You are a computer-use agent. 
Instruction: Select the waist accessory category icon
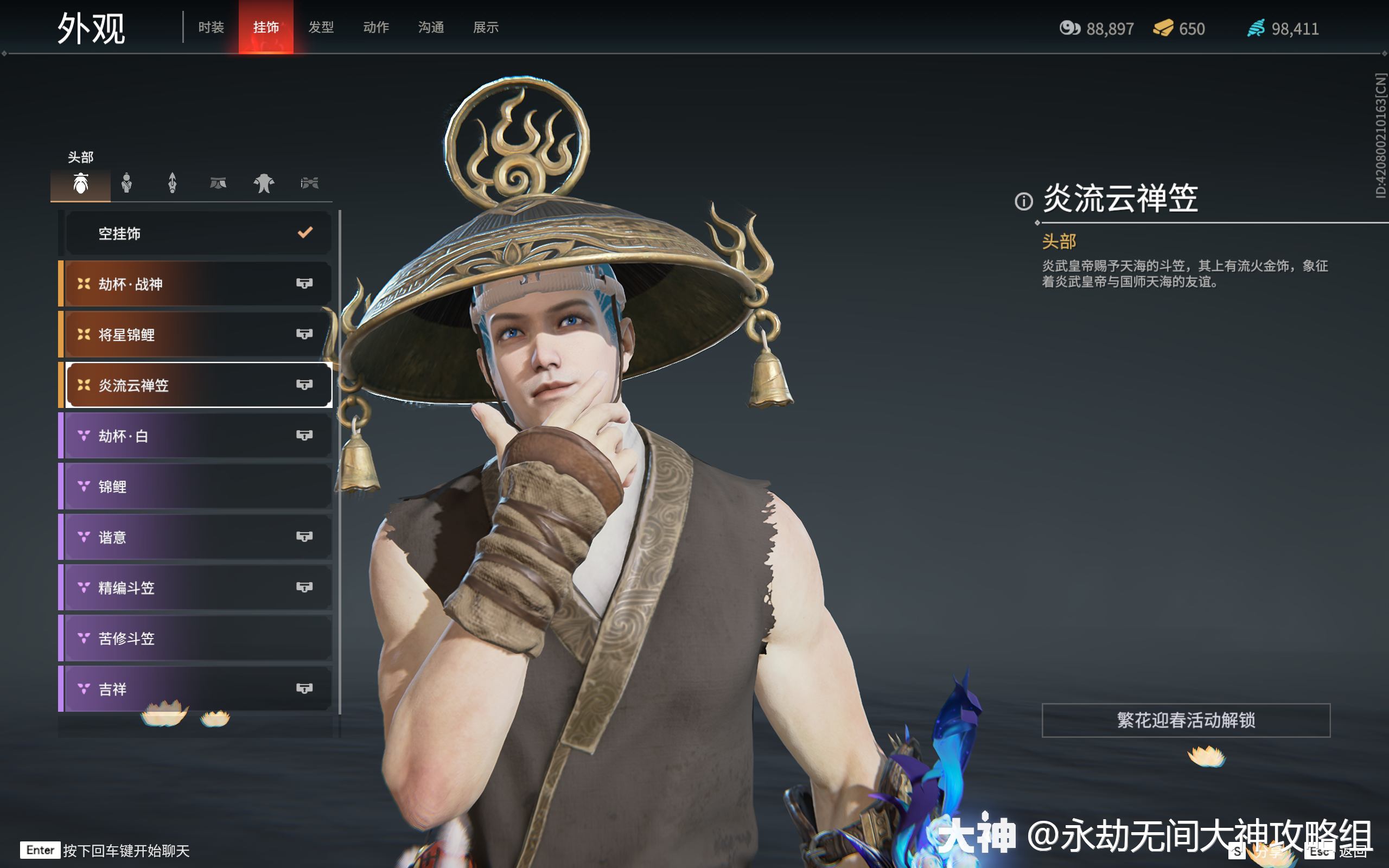[218, 183]
